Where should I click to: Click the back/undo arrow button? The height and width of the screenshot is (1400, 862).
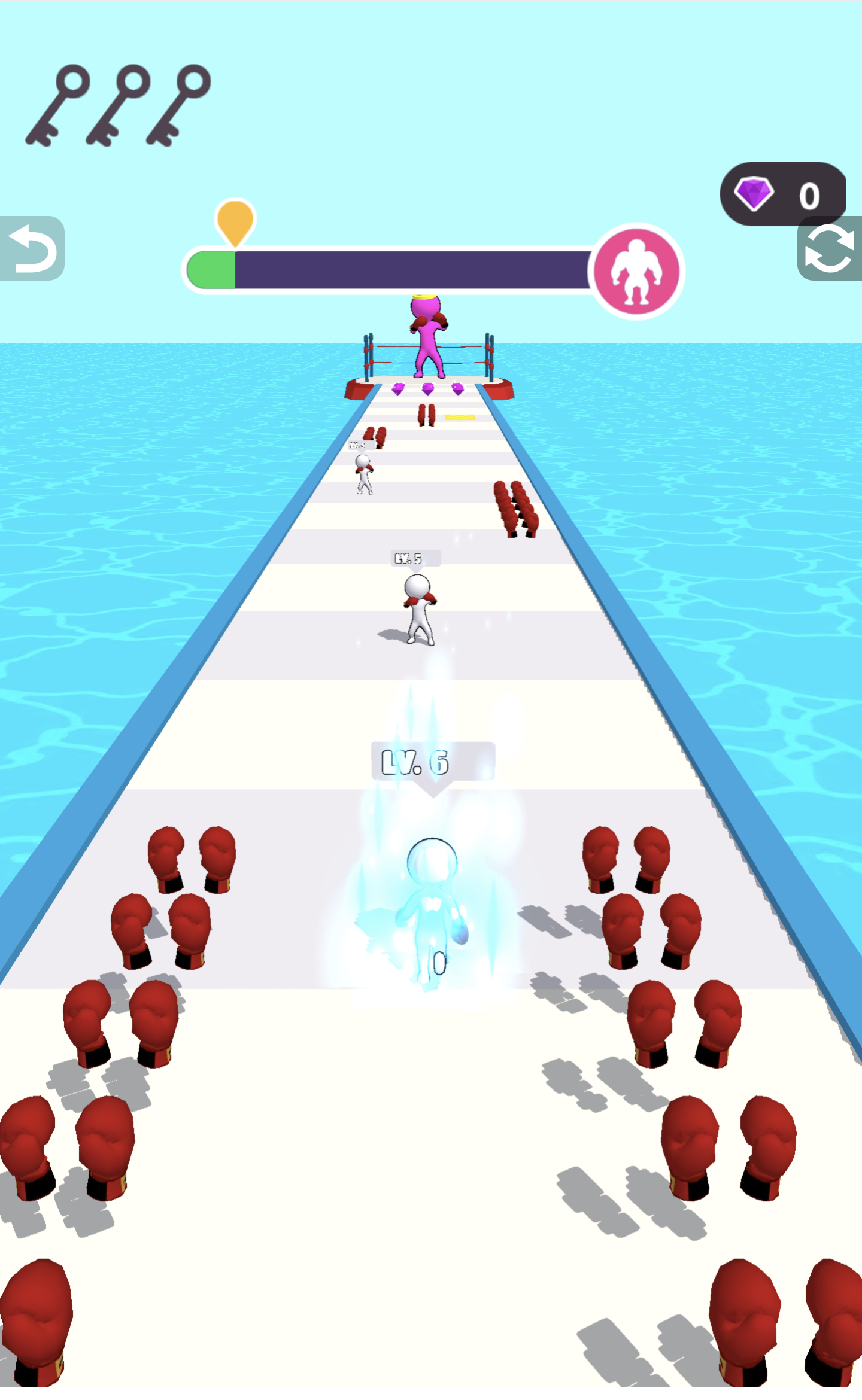click(33, 248)
